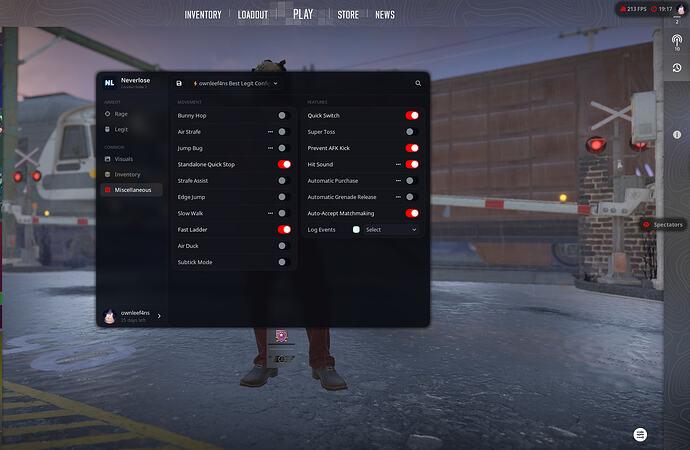Open the Visuals section

(x=123, y=159)
